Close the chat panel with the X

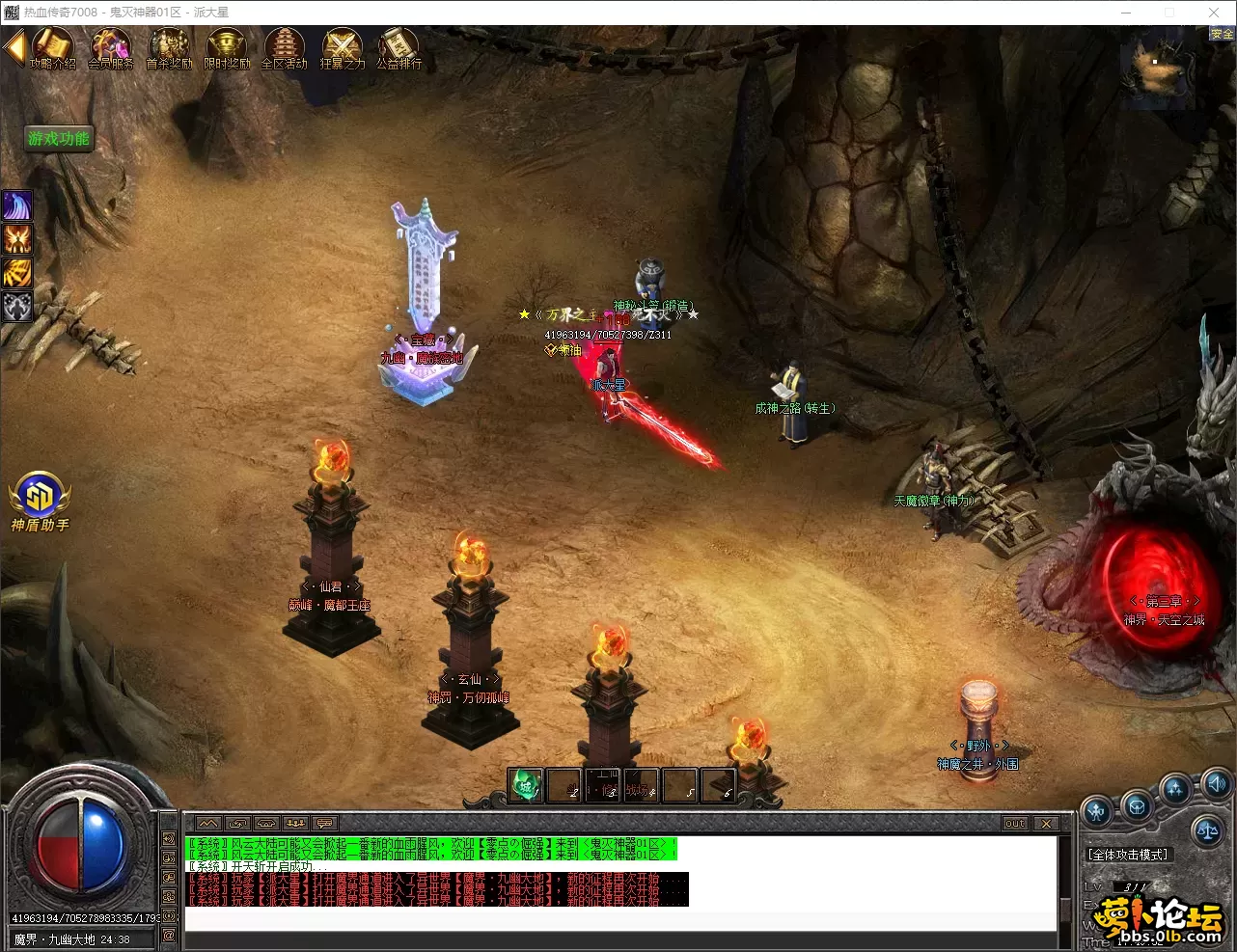point(1046,824)
